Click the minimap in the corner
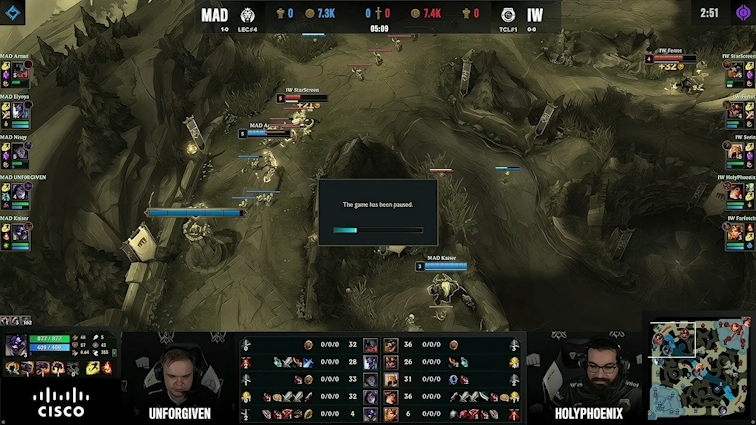756x425 pixels. 700,370
